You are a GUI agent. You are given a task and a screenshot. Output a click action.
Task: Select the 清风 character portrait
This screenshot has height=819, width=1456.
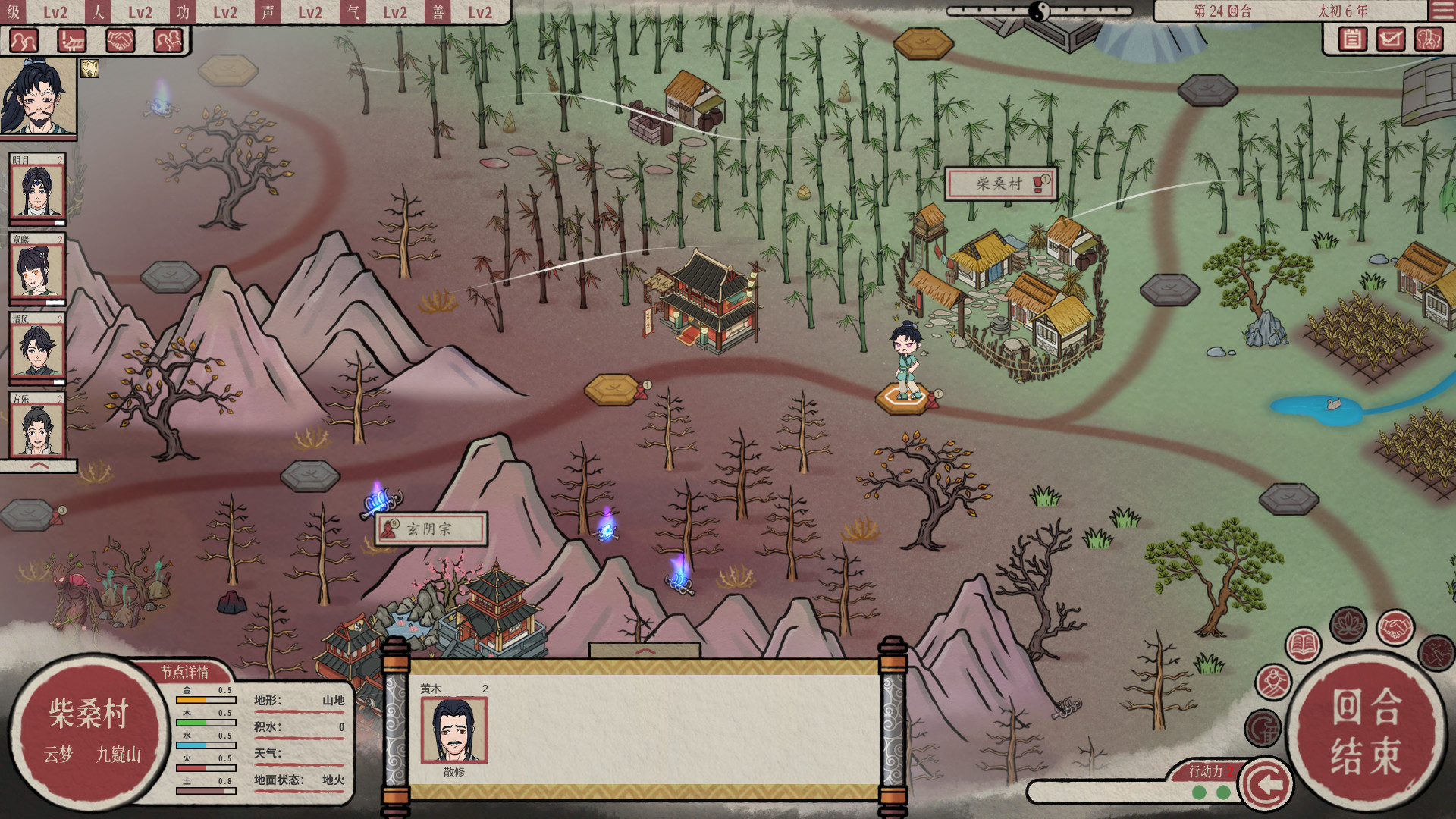pyautogui.click(x=37, y=350)
